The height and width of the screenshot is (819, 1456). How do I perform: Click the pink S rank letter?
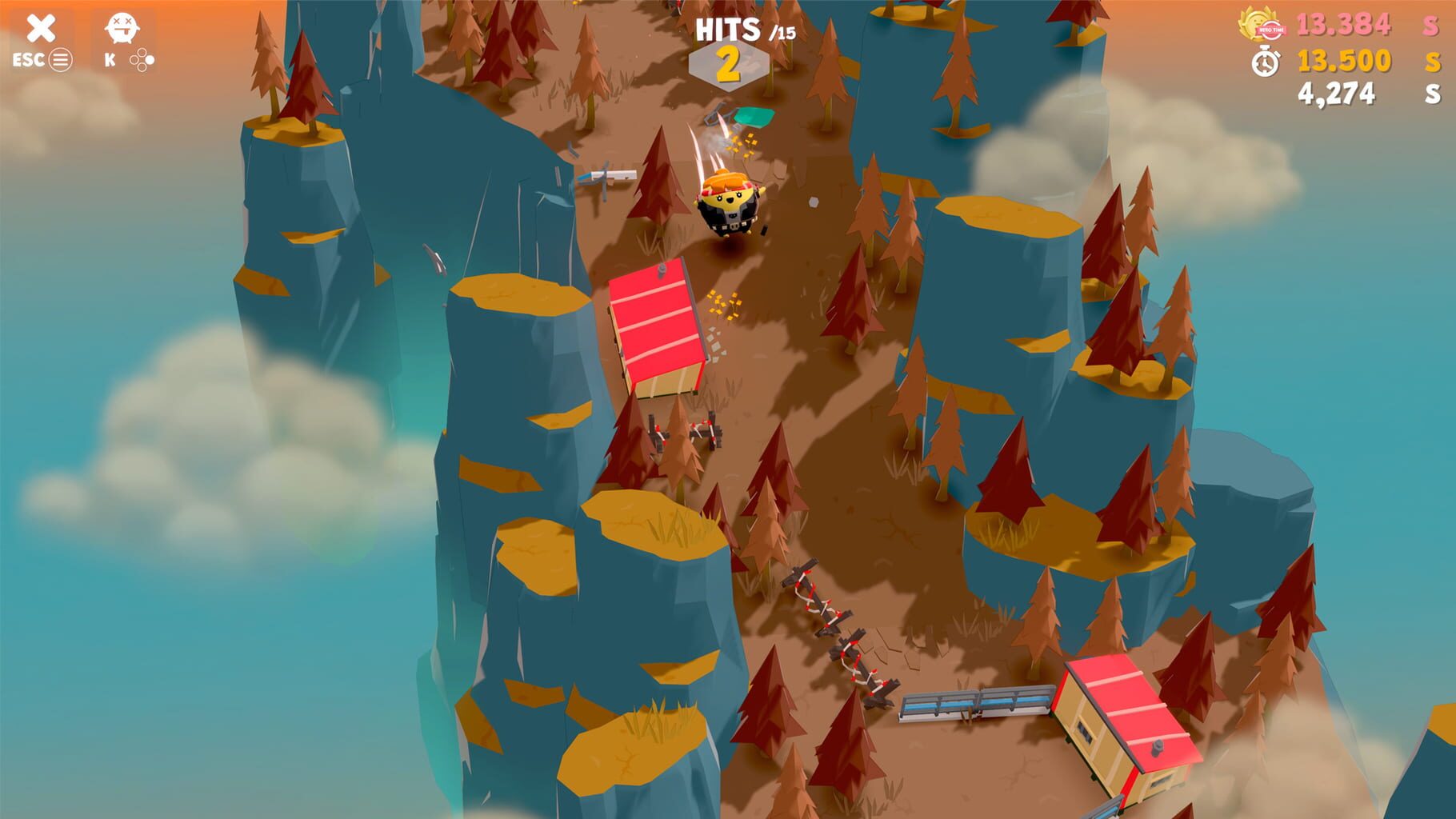[x=1429, y=26]
